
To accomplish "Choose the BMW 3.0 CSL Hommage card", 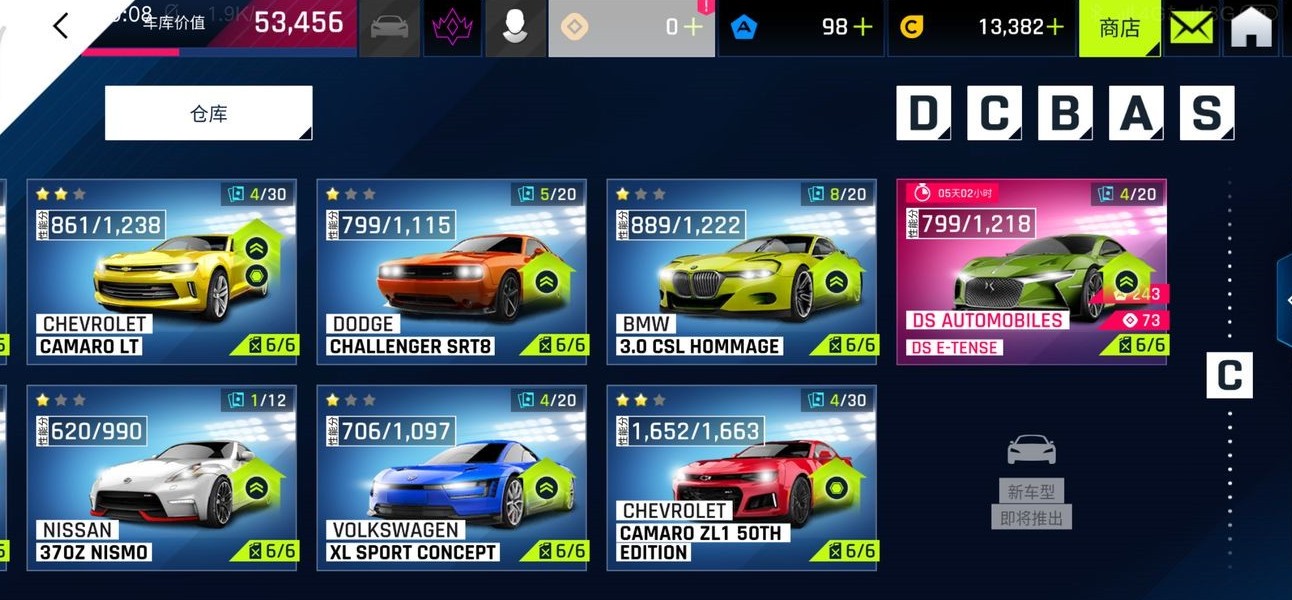I will 741,271.
